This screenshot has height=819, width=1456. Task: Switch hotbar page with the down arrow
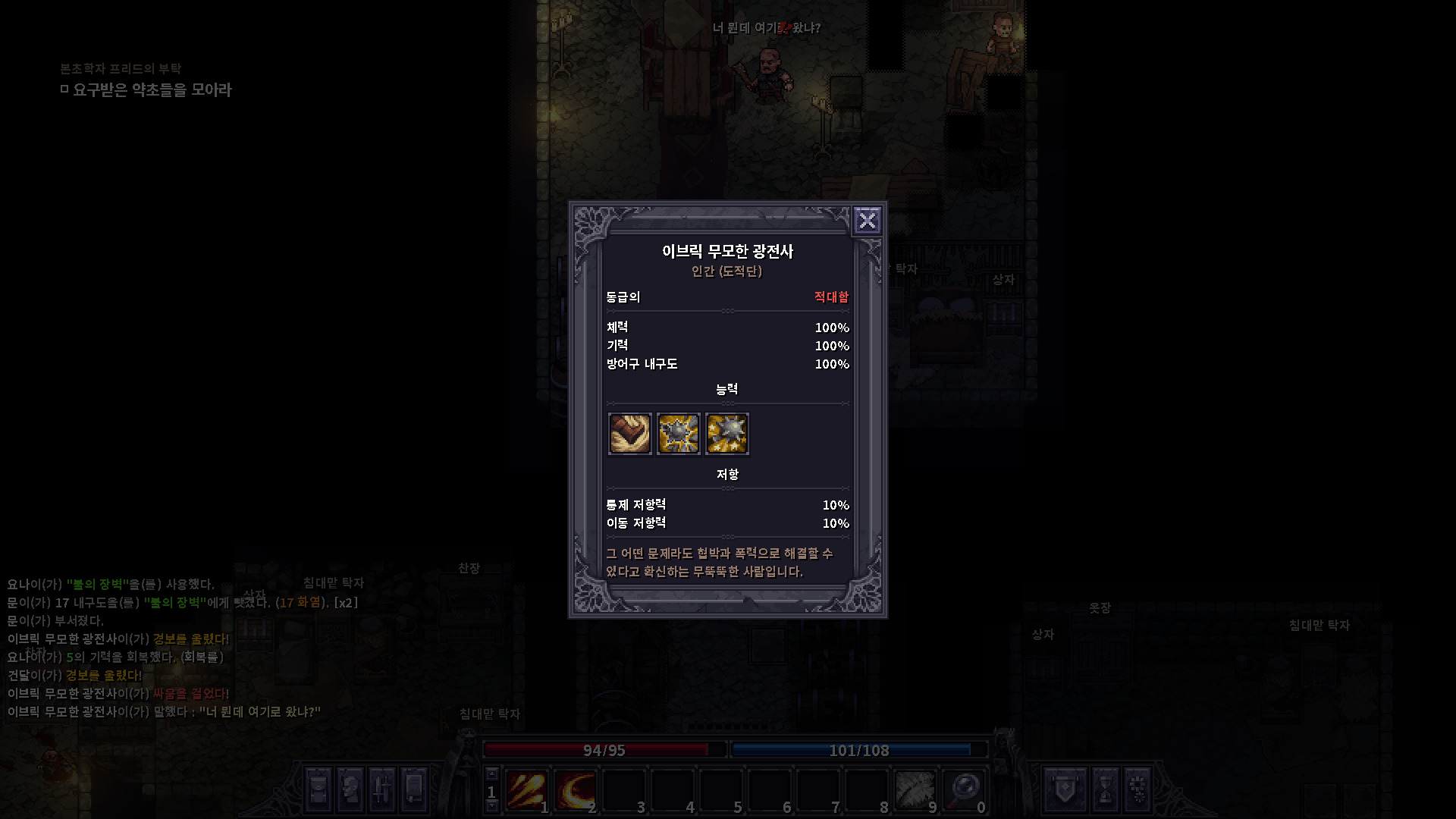point(491,807)
